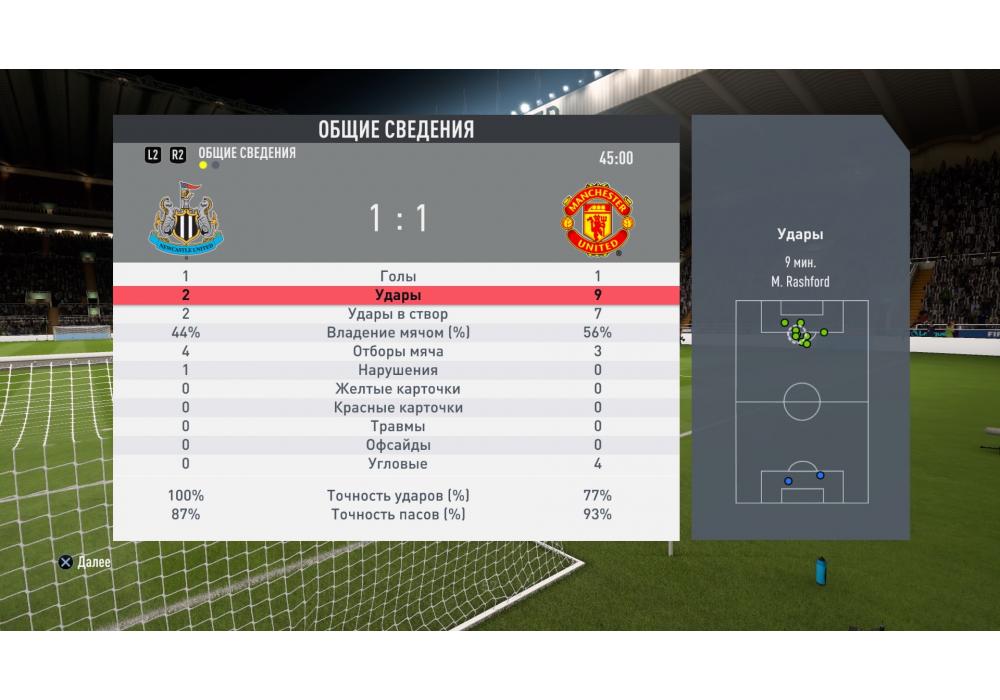Show the Угловые stats row
Screen dimensions: 1000x700
pos(398,464)
